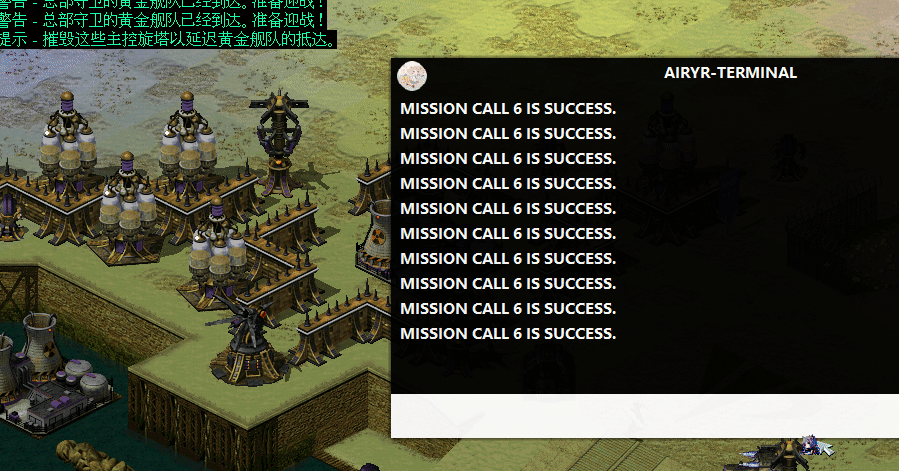Click the round avatar icon in terminal header
The width and height of the screenshot is (899, 471).
coord(411,75)
